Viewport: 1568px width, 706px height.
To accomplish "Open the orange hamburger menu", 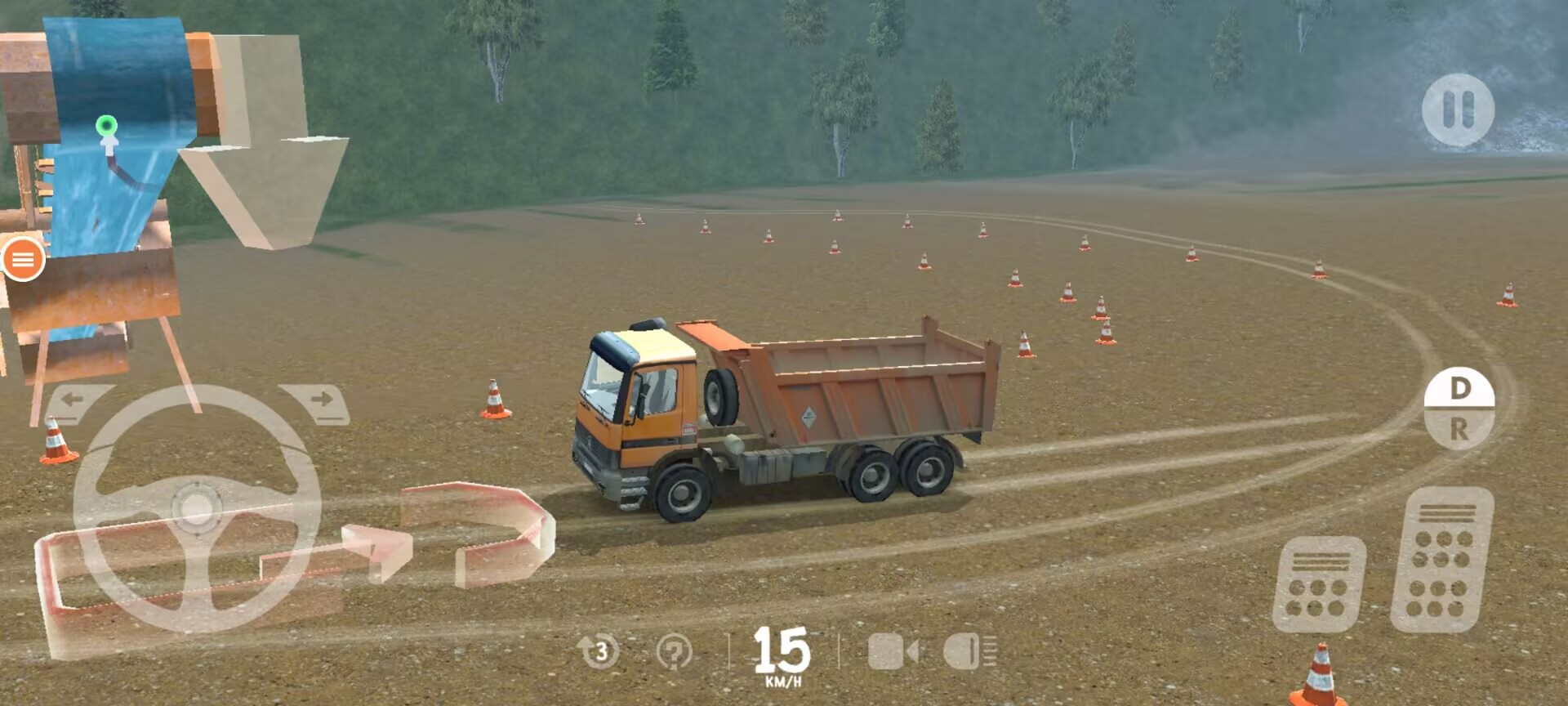I will pyautogui.click(x=23, y=259).
